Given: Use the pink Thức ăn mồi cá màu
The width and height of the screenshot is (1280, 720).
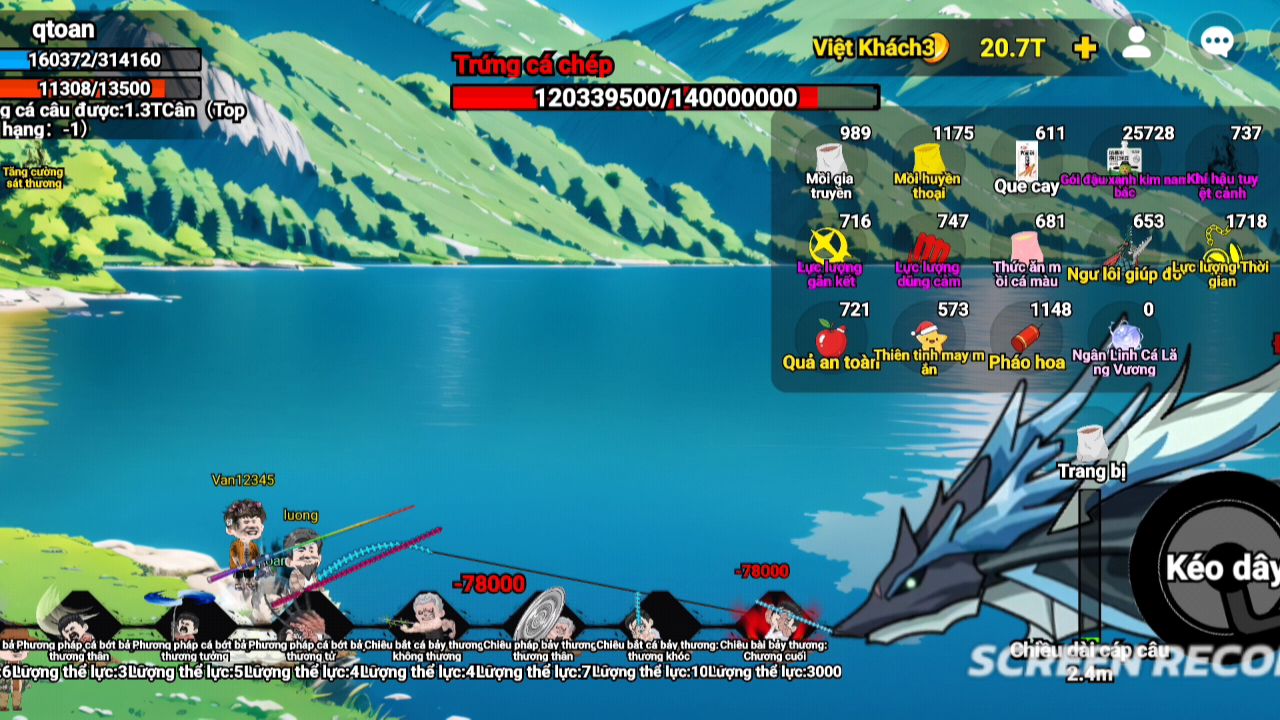Looking at the screenshot, I should (x=1026, y=248).
